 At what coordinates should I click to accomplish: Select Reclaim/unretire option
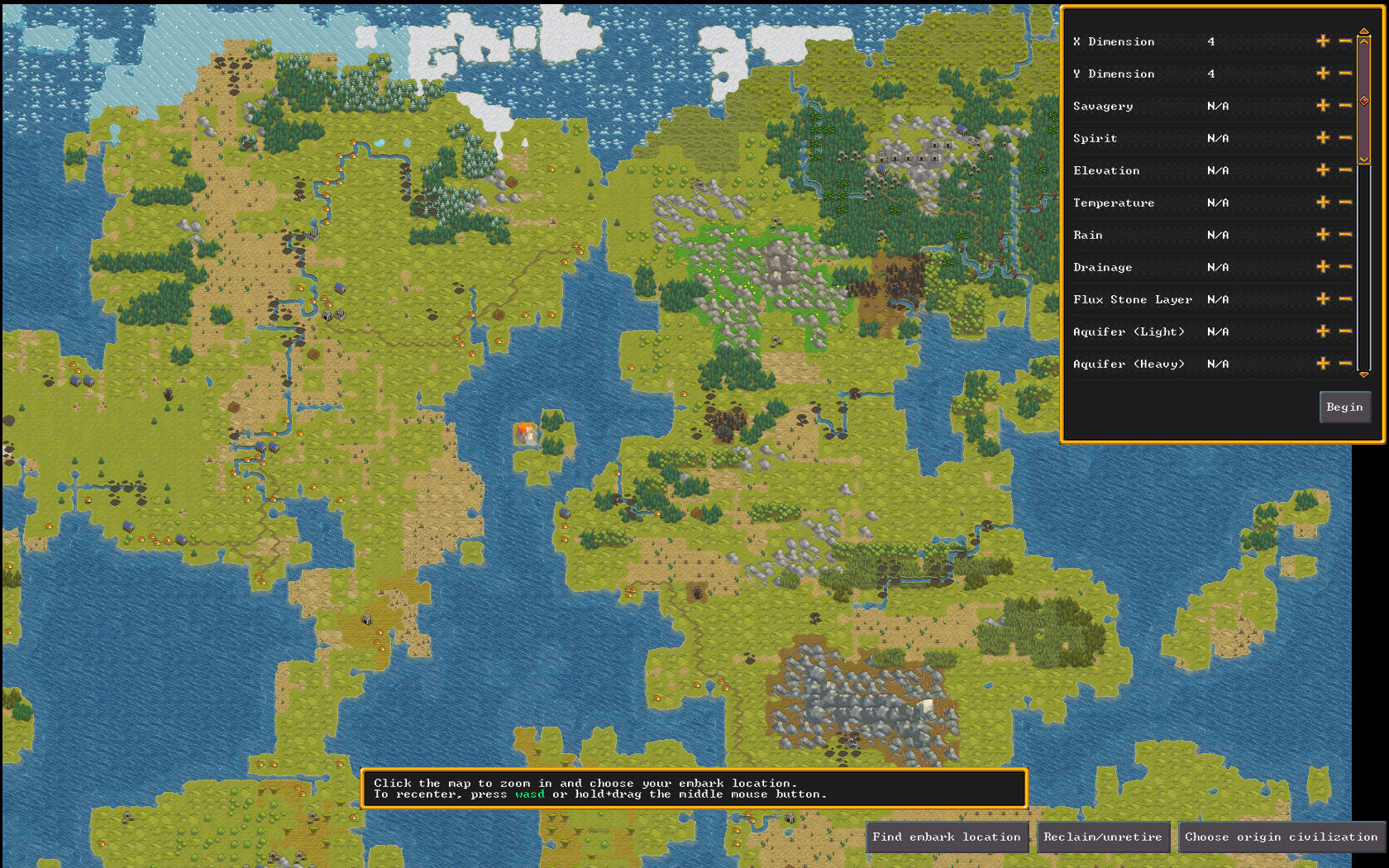(x=1102, y=837)
